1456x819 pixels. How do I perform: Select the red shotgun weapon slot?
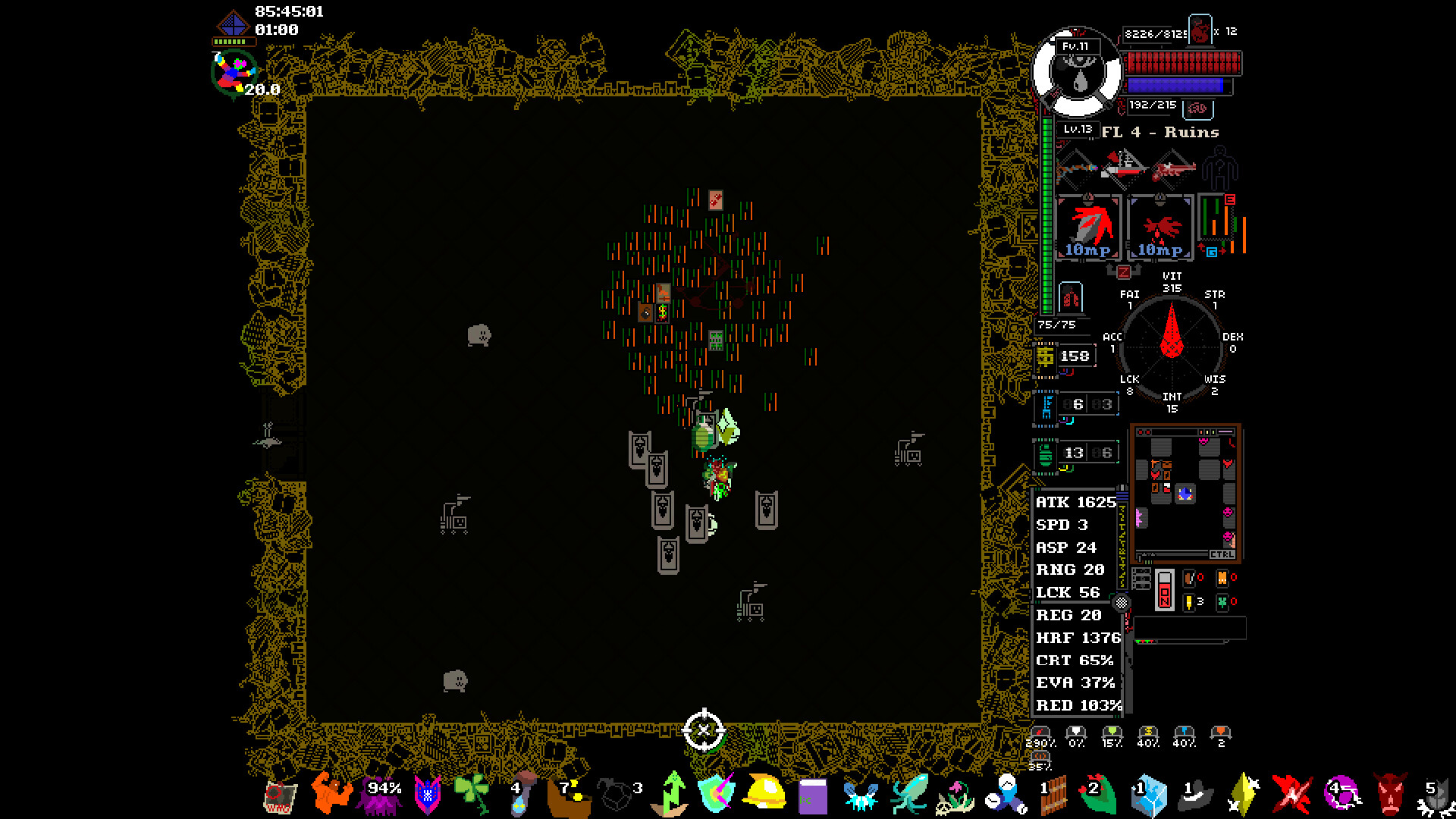(x=1173, y=168)
